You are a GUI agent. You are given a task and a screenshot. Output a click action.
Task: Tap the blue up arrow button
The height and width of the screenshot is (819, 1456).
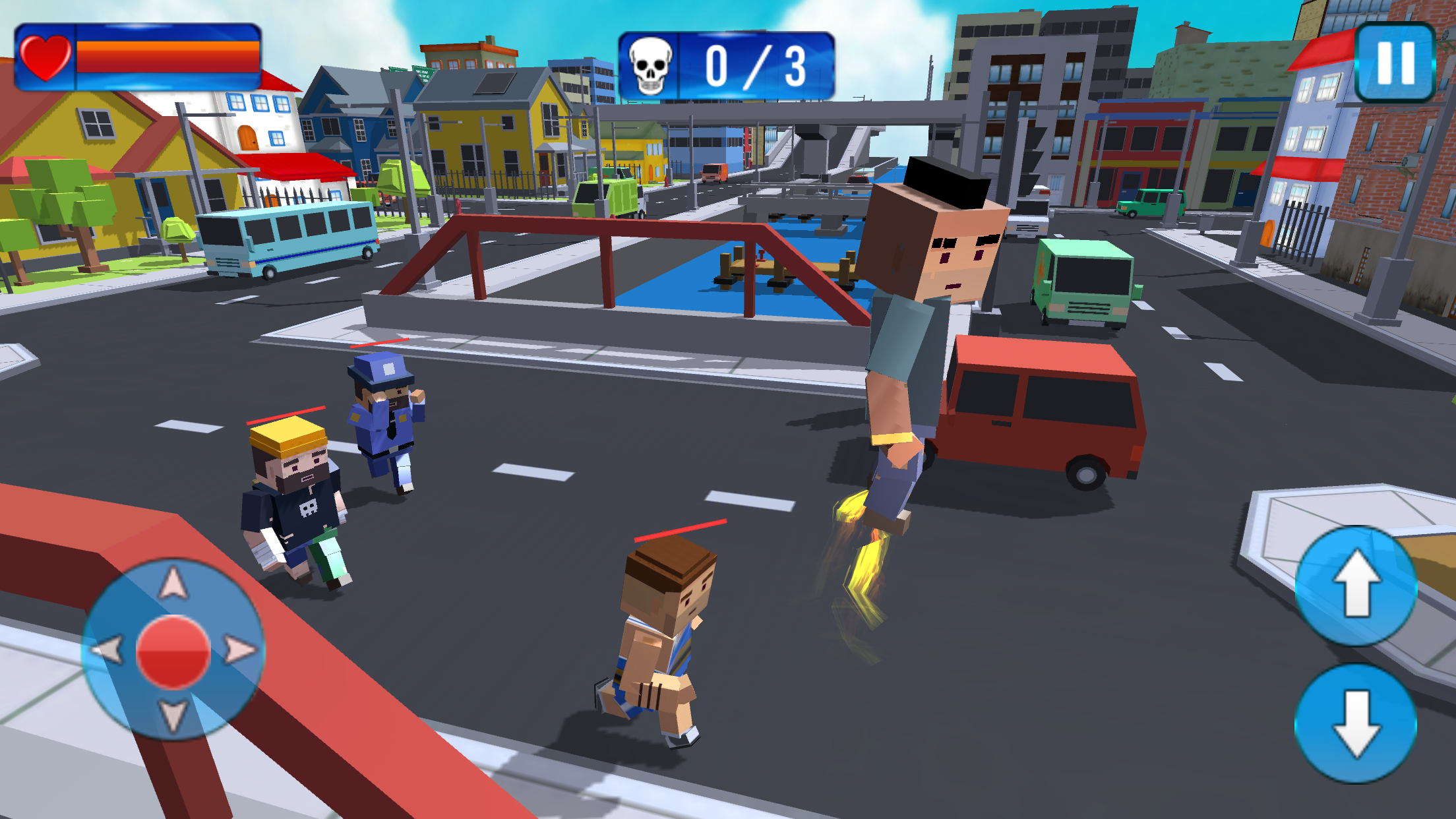(x=1356, y=584)
